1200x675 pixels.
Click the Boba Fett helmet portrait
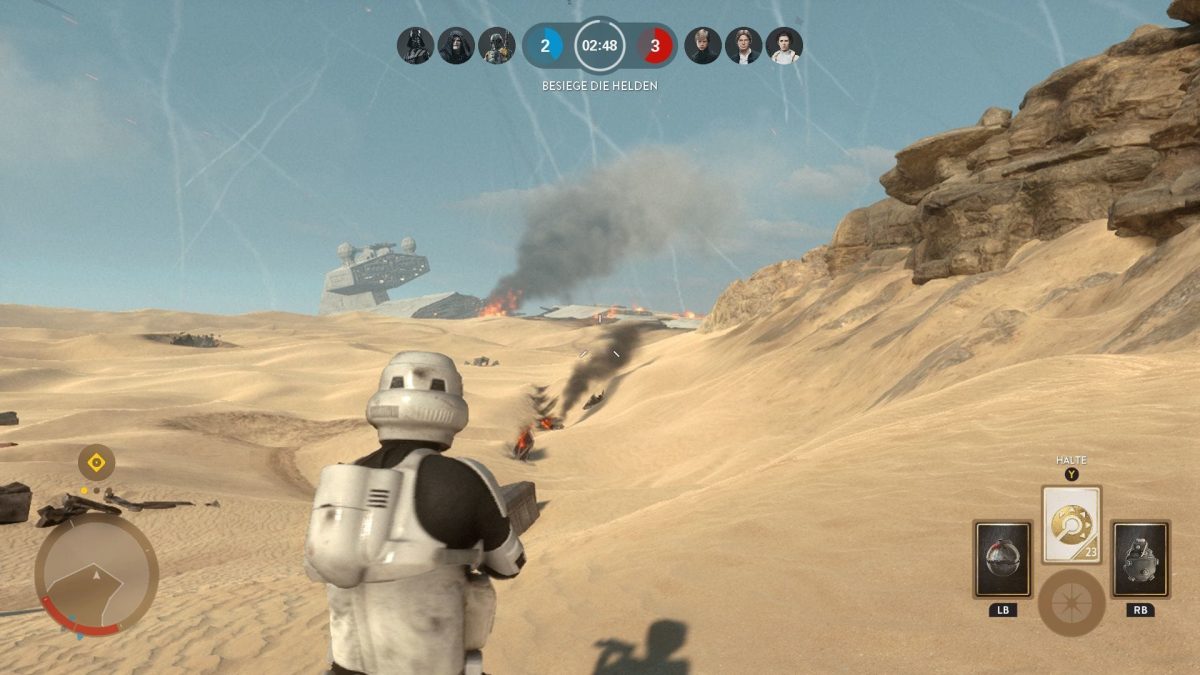click(497, 46)
